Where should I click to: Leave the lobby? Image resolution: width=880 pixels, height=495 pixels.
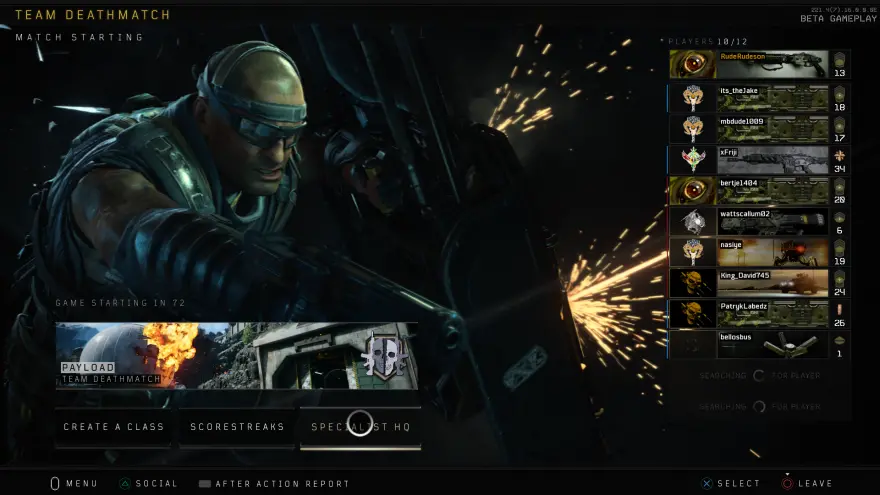pyautogui.click(x=807, y=484)
